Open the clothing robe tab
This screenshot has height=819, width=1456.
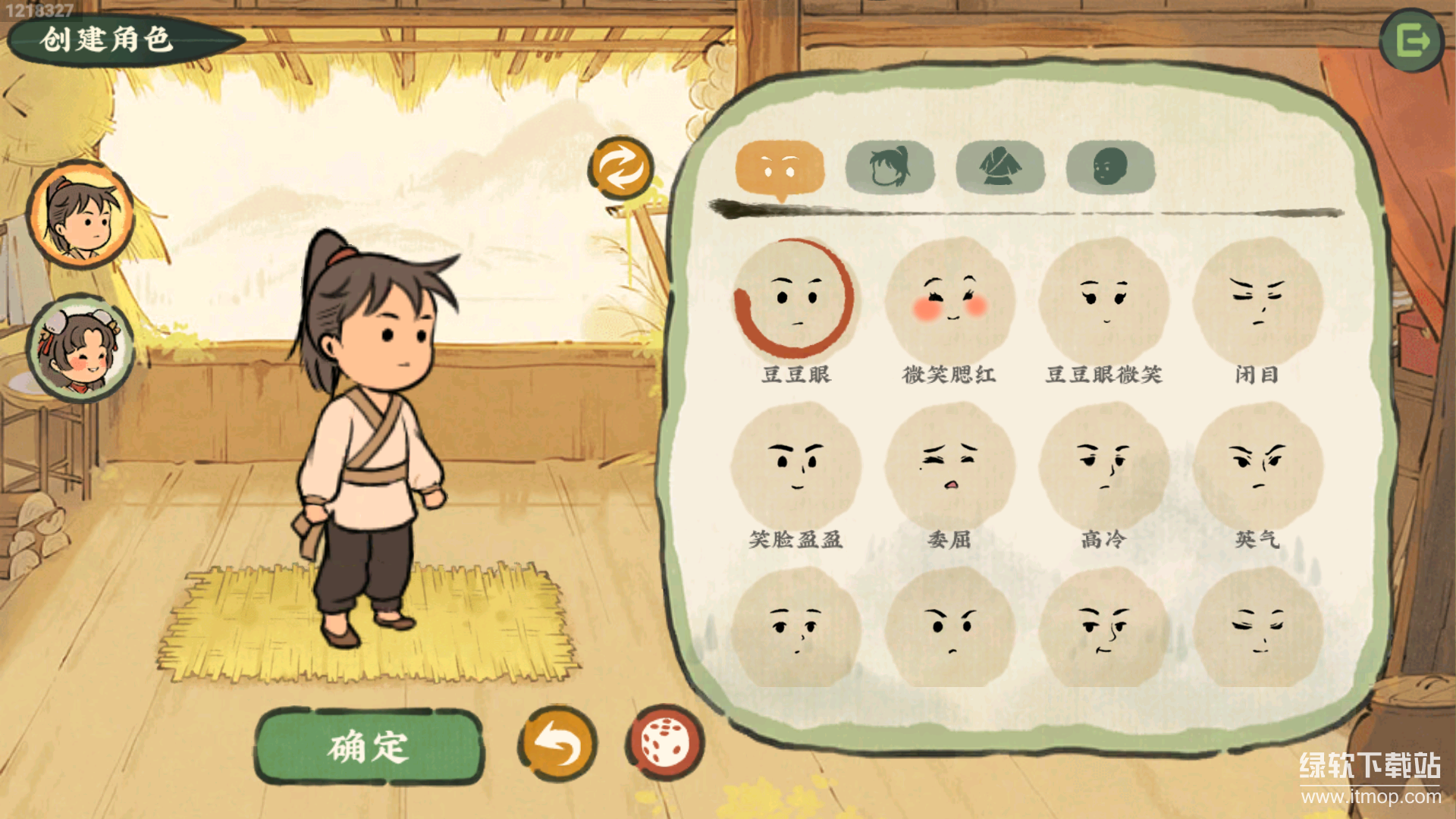1000,167
